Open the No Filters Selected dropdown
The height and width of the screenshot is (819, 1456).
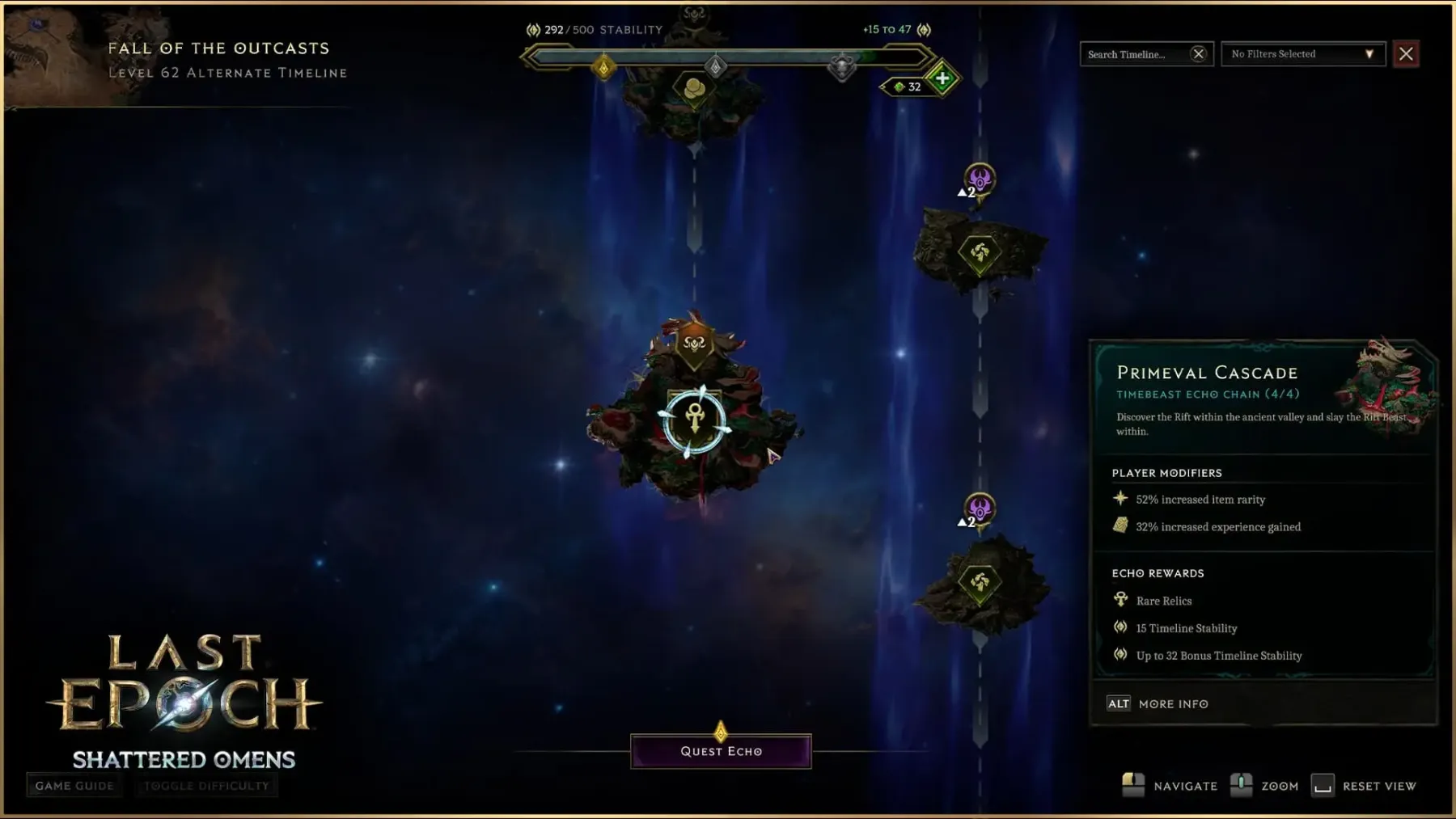pos(1302,54)
